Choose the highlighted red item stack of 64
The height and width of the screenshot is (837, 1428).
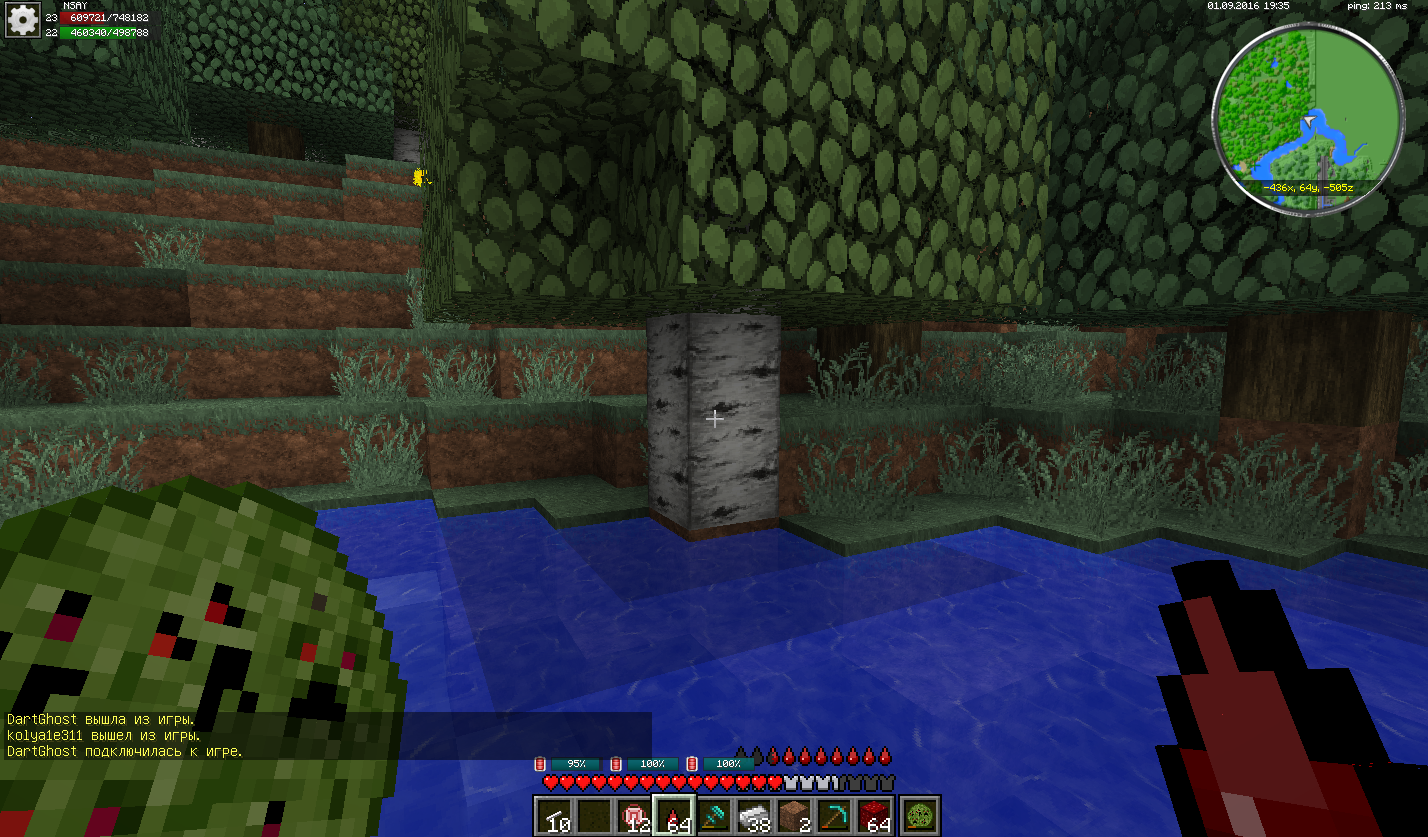pos(674,816)
